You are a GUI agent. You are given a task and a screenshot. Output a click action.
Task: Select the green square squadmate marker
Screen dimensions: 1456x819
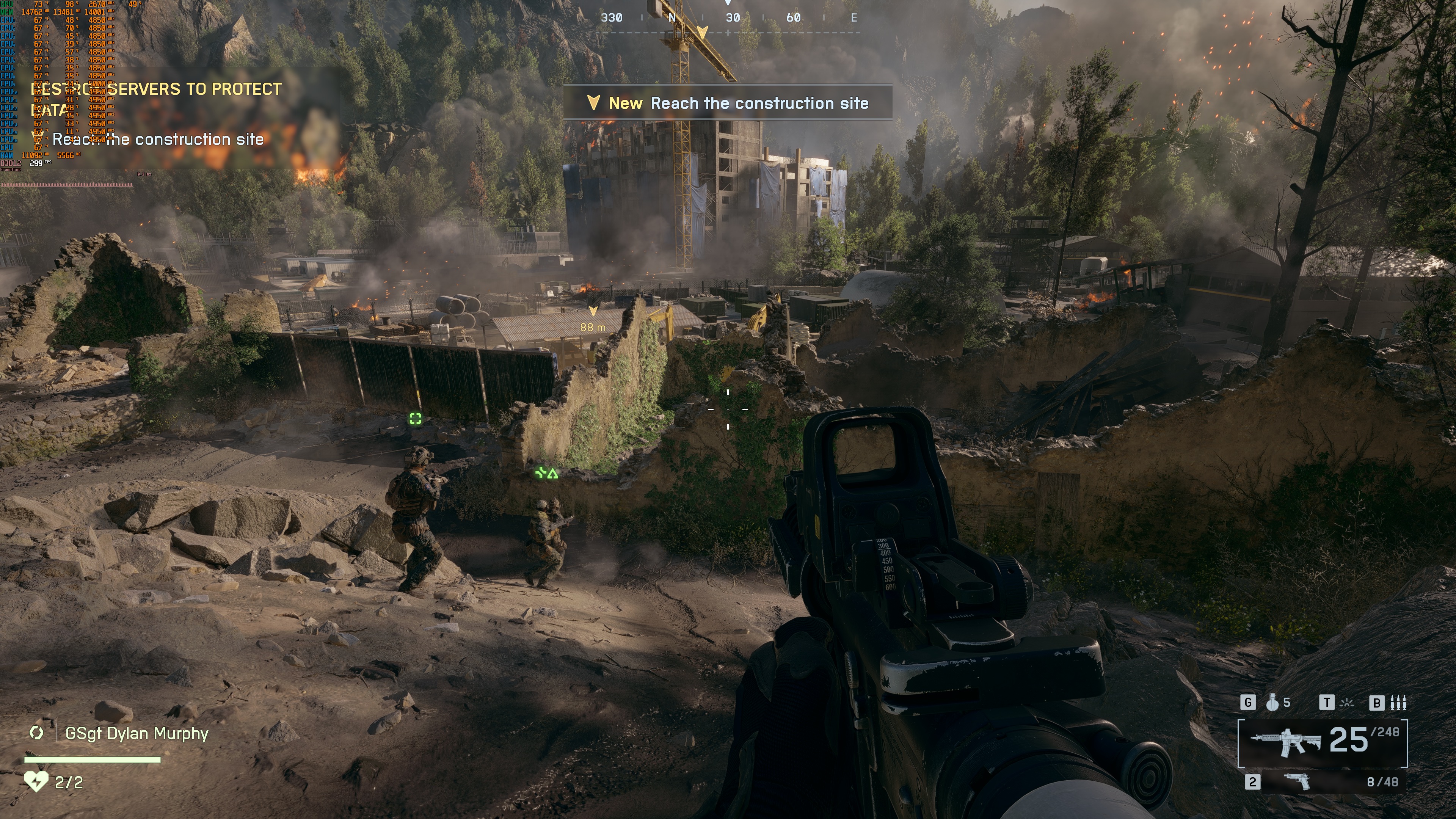(x=416, y=419)
